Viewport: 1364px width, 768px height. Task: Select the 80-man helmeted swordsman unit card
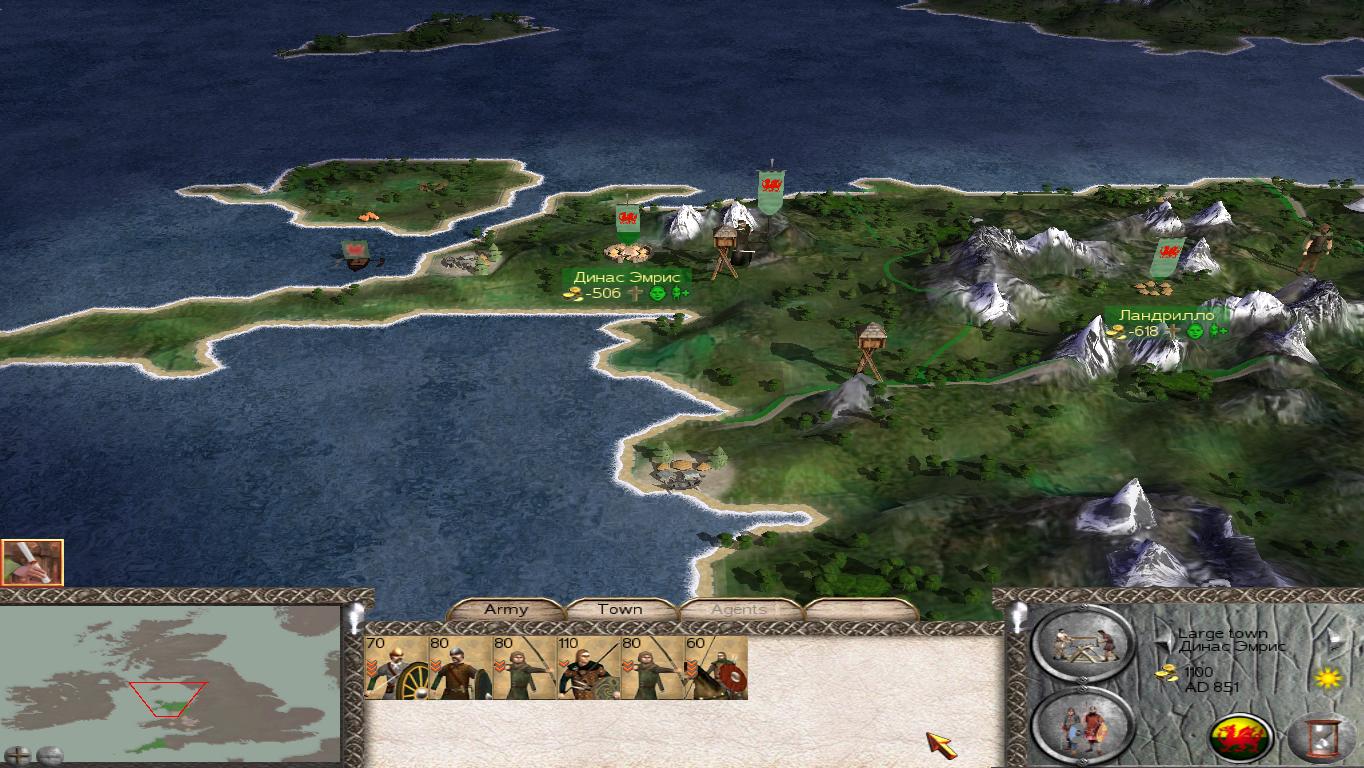(x=460, y=667)
